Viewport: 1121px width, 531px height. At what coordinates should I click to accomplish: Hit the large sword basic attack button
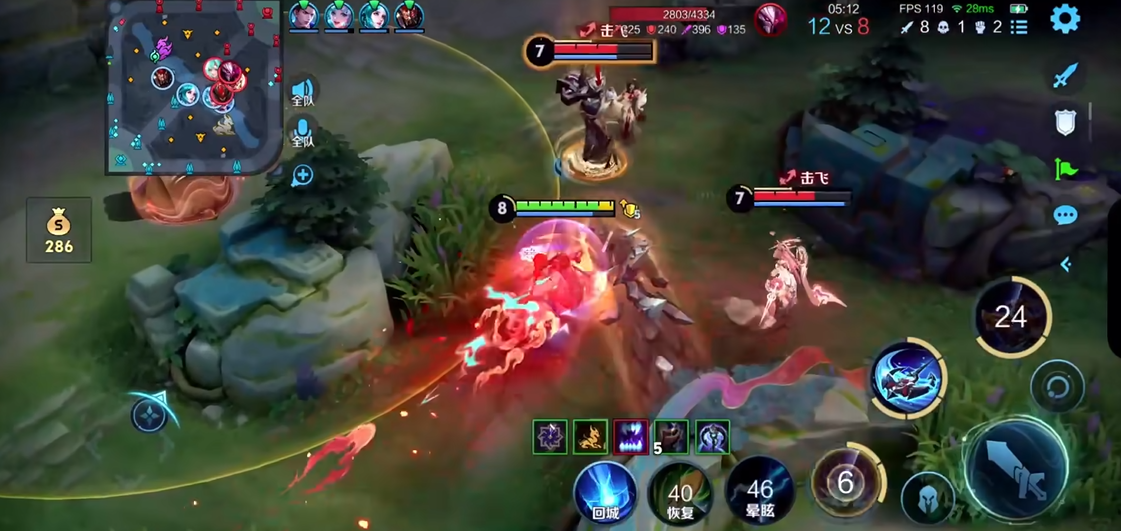pyautogui.click(x=1017, y=469)
